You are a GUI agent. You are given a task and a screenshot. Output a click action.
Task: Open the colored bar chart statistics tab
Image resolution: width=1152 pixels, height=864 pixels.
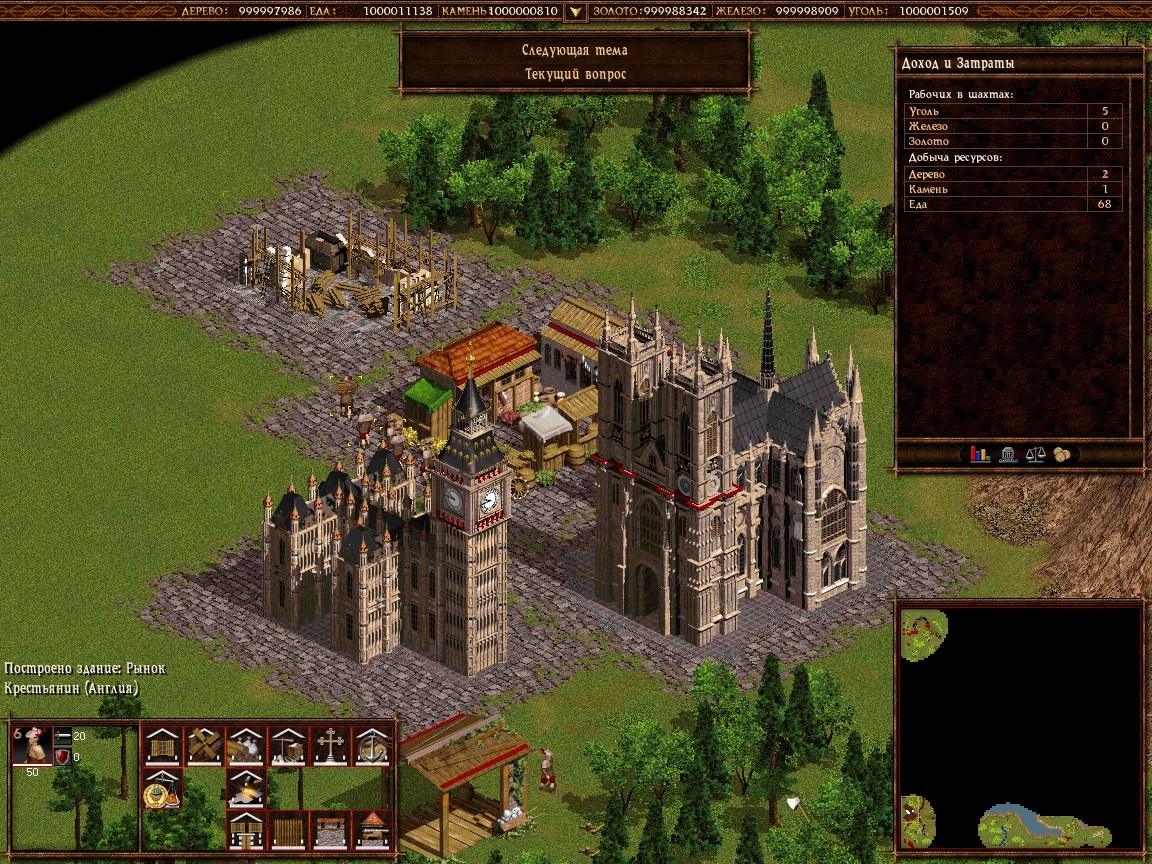point(980,454)
